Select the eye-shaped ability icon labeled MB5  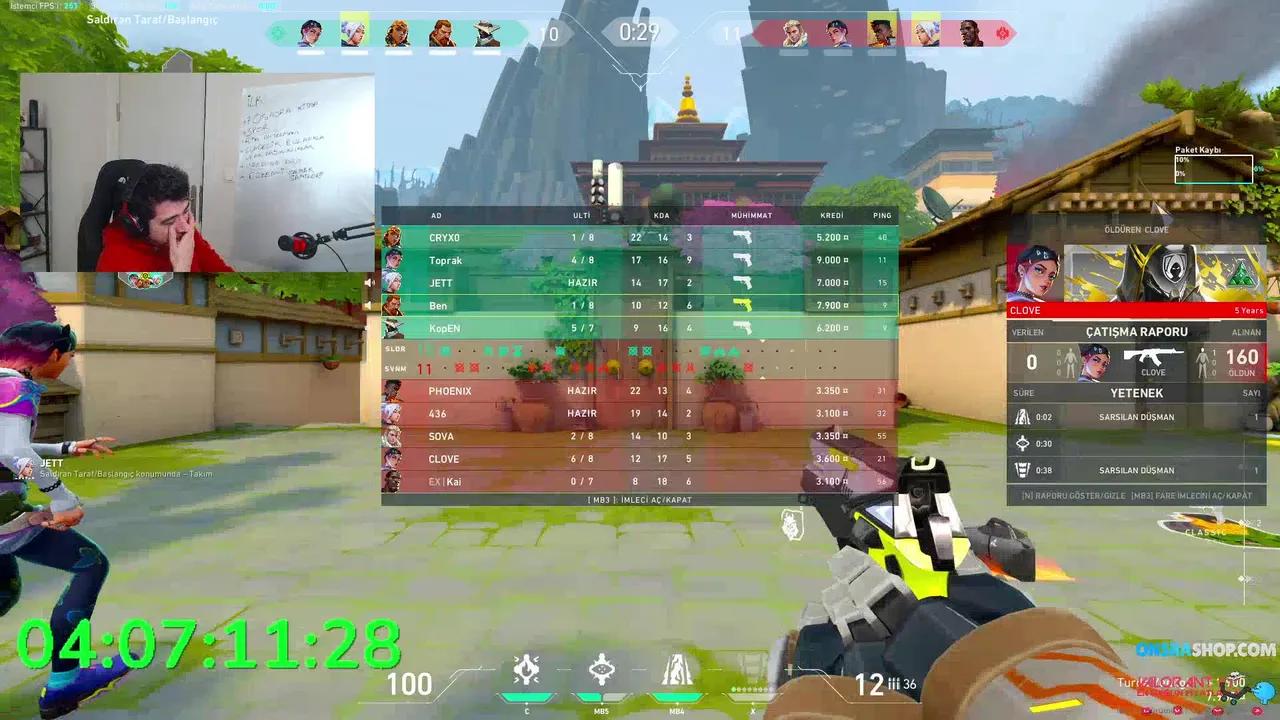[x=601, y=670]
